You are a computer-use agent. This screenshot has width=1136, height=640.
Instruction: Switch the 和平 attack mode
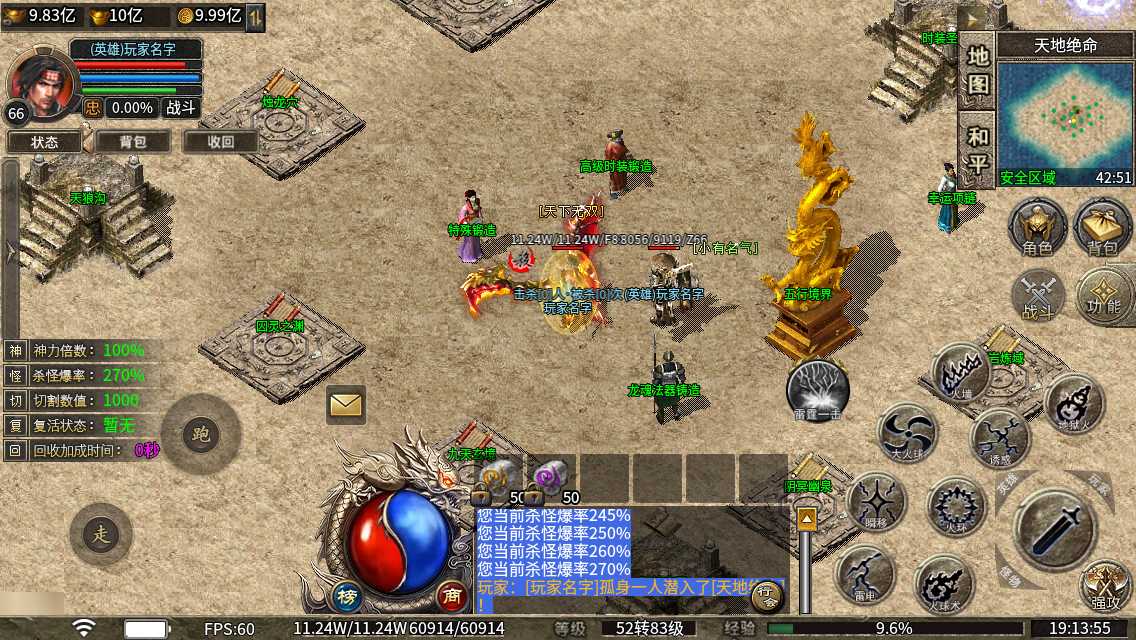[x=978, y=149]
